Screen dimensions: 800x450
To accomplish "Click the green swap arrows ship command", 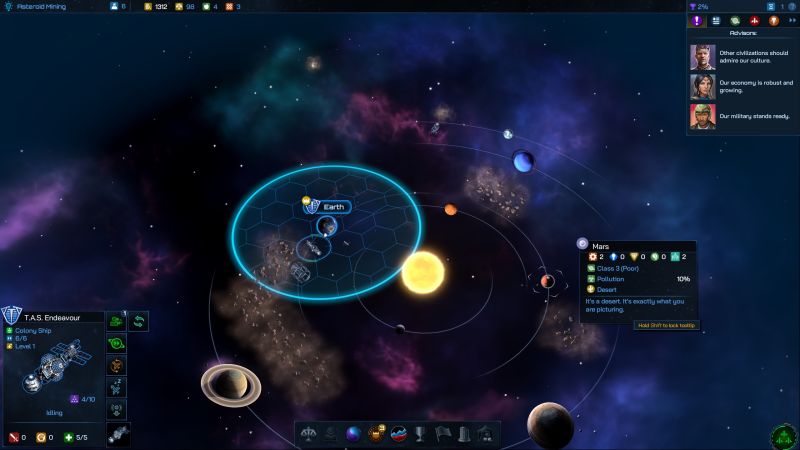I will click(140, 321).
